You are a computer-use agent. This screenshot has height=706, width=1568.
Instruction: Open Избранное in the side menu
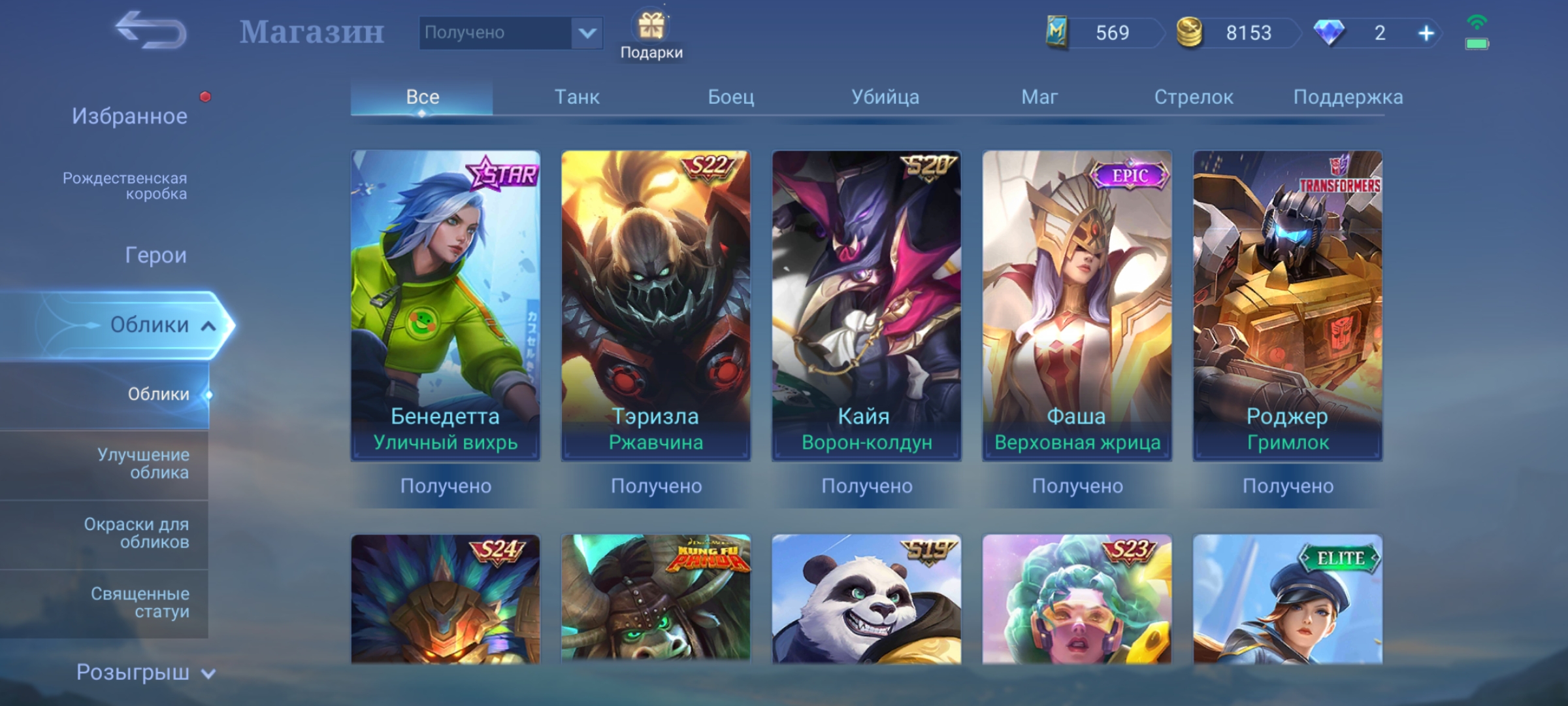(129, 116)
